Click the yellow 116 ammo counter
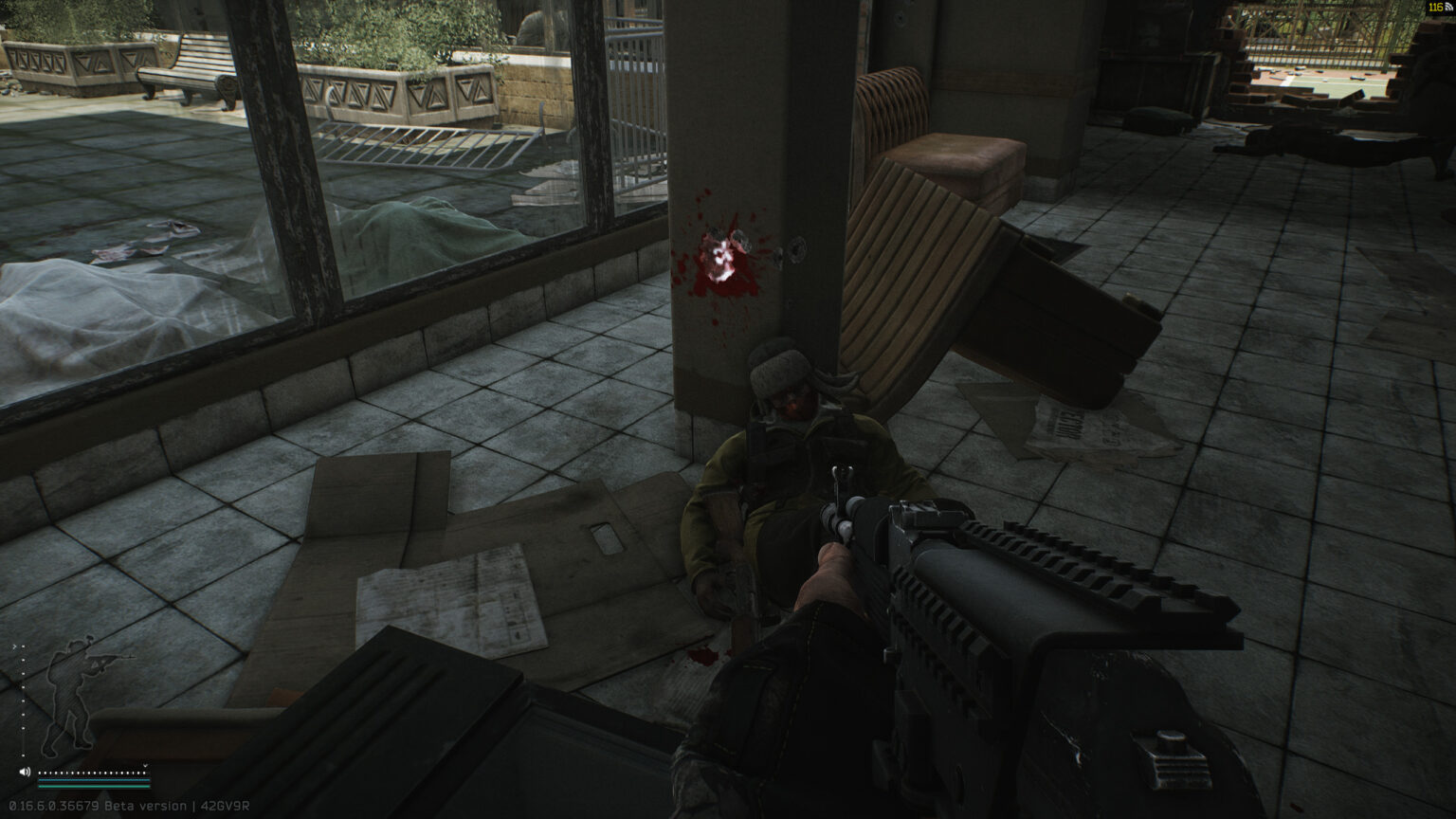 coord(1435,8)
